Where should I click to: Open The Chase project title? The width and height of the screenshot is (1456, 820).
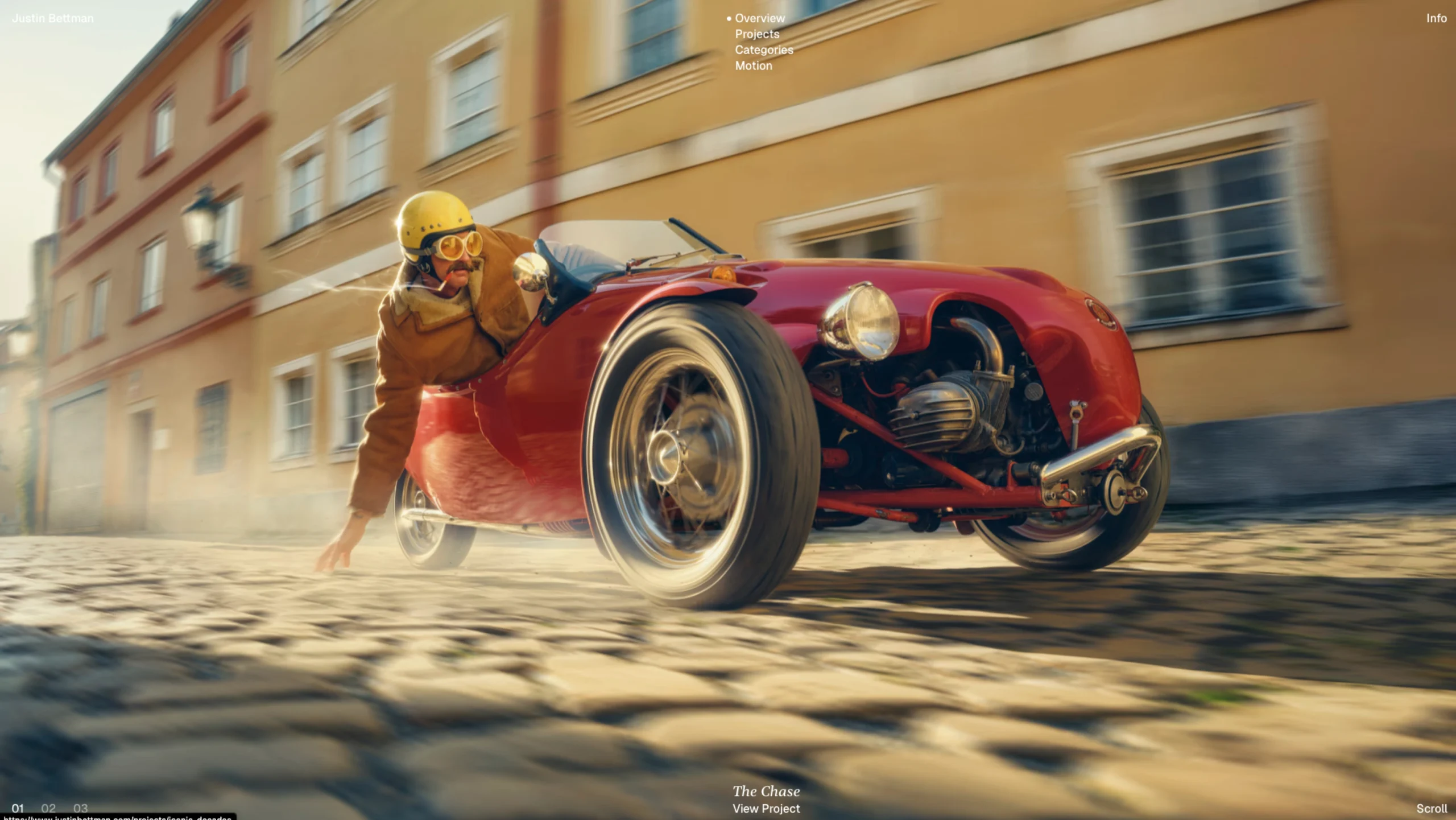coord(766,791)
